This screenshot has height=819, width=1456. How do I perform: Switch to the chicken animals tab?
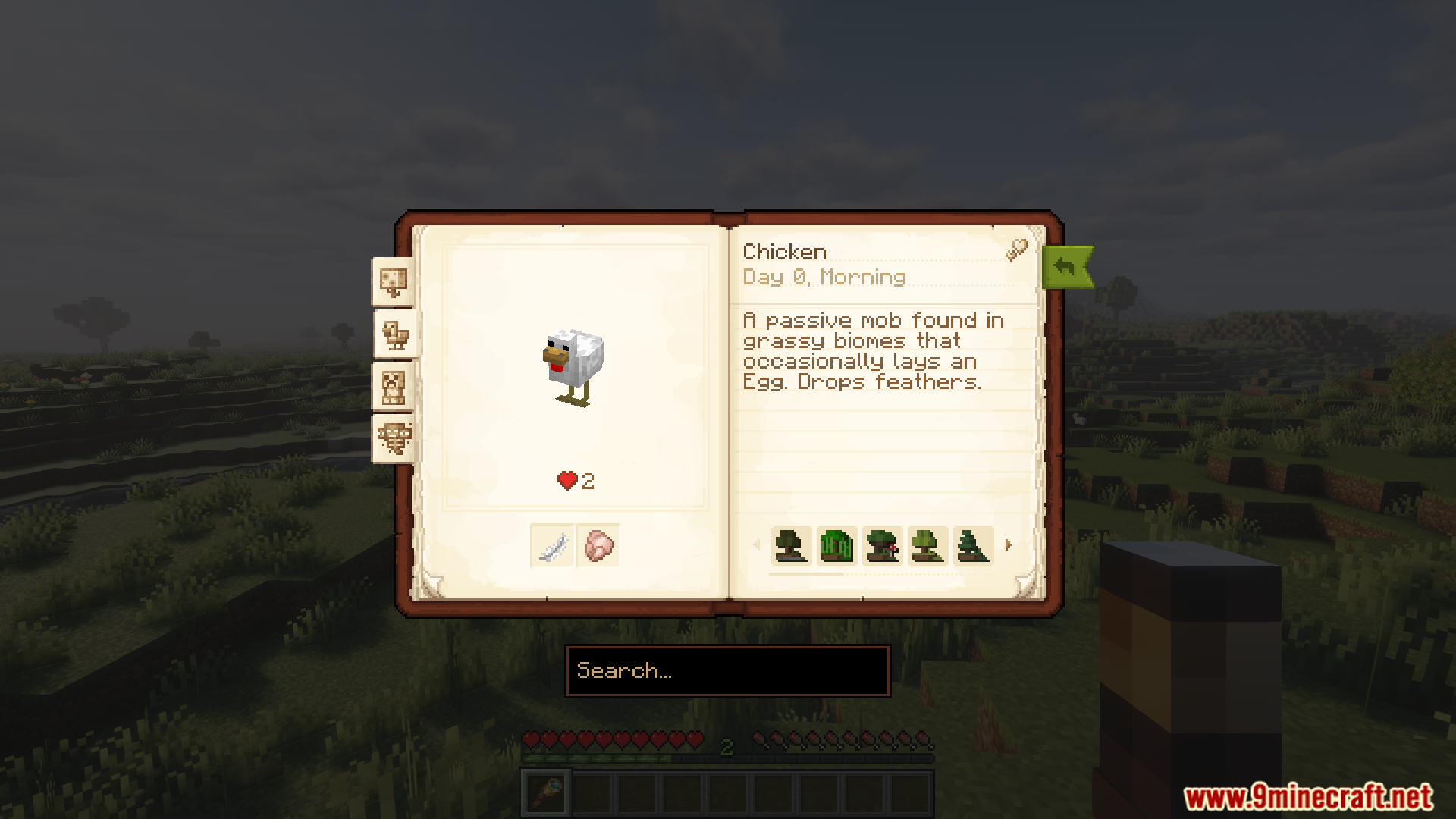(x=395, y=334)
